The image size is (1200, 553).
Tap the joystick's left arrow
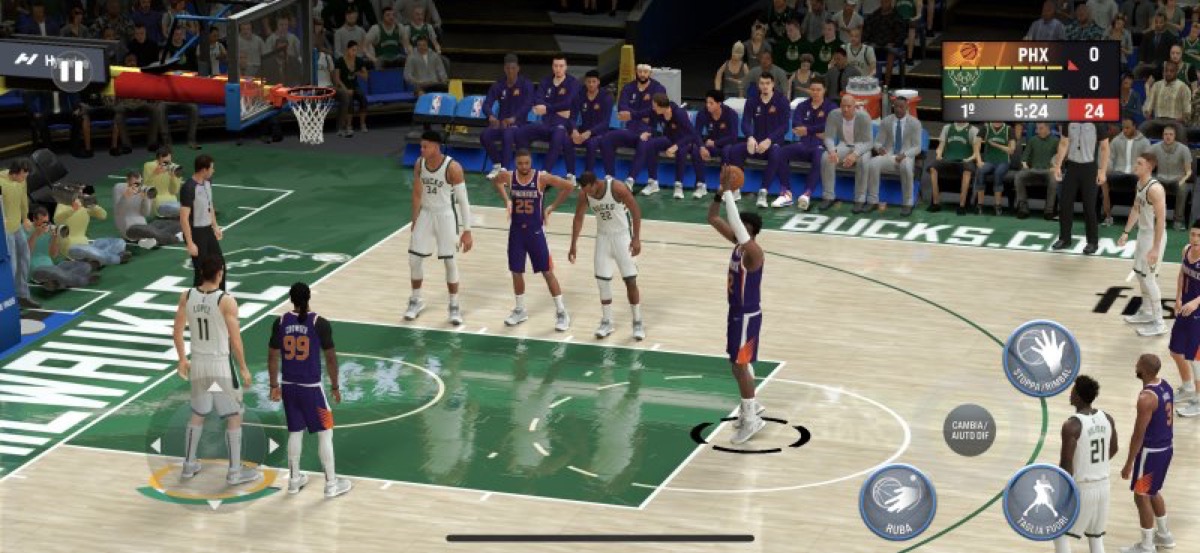(154, 445)
